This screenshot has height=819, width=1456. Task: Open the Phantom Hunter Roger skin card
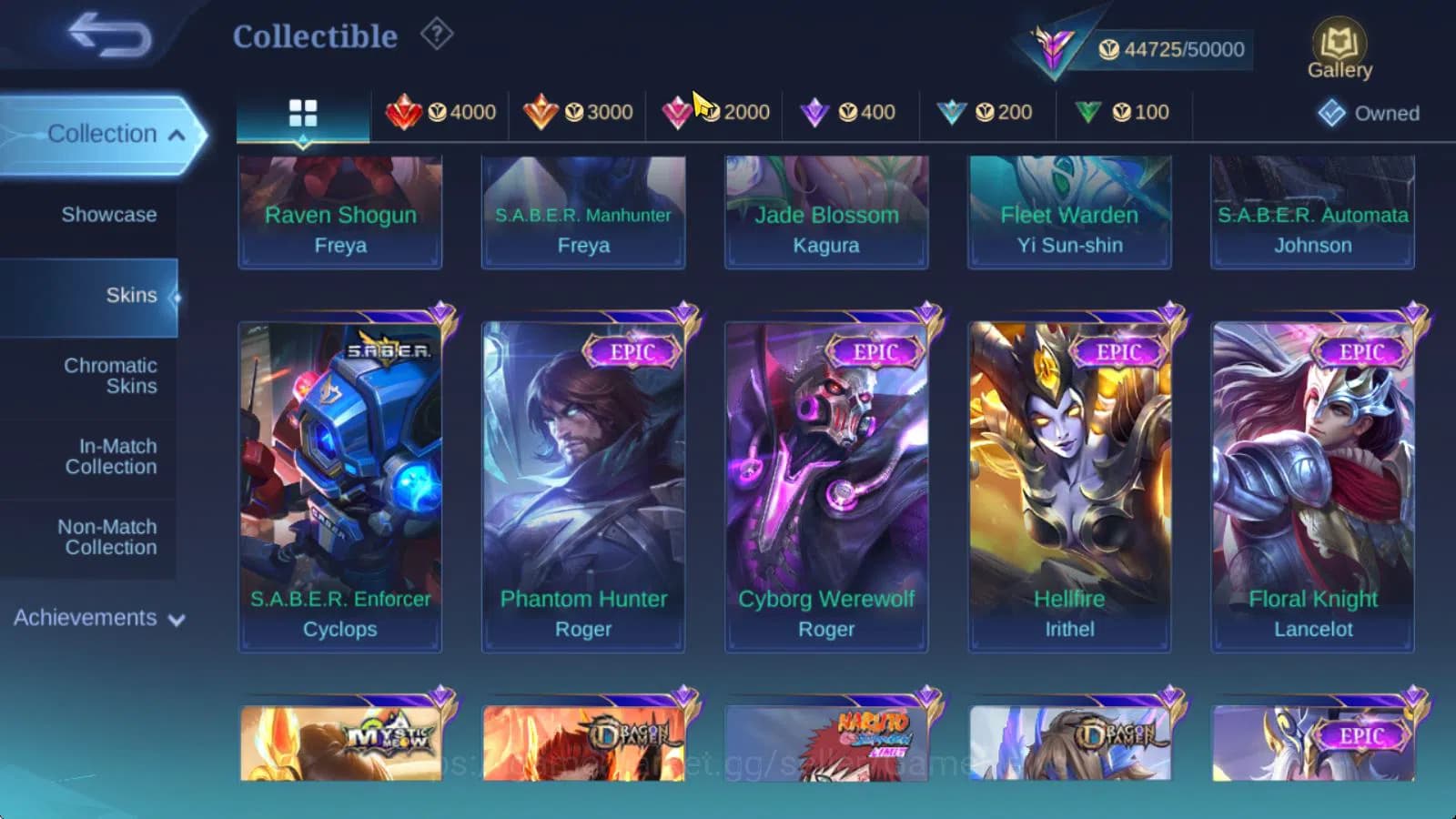click(x=582, y=482)
